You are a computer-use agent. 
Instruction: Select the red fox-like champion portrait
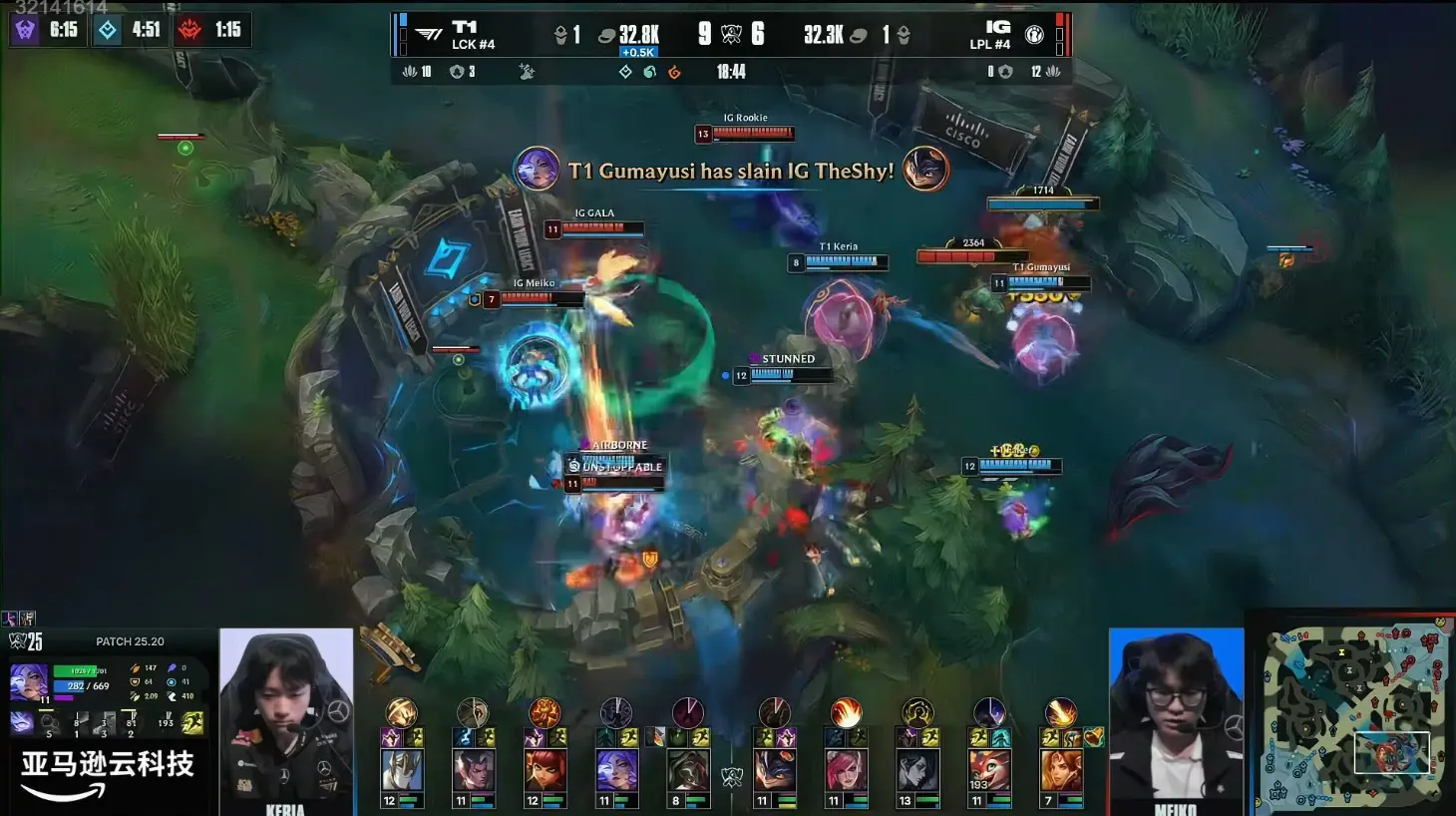click(x=989, y=770)
